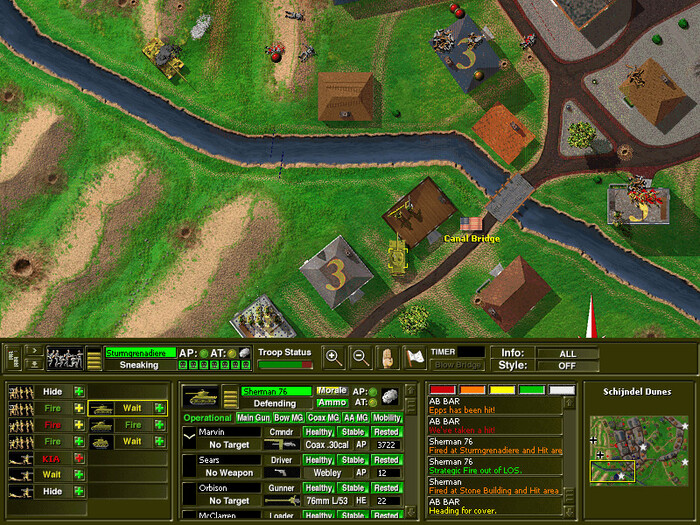700x525 pixels.
Task: Zoom out with the minus magnifier
Action: 359,356
